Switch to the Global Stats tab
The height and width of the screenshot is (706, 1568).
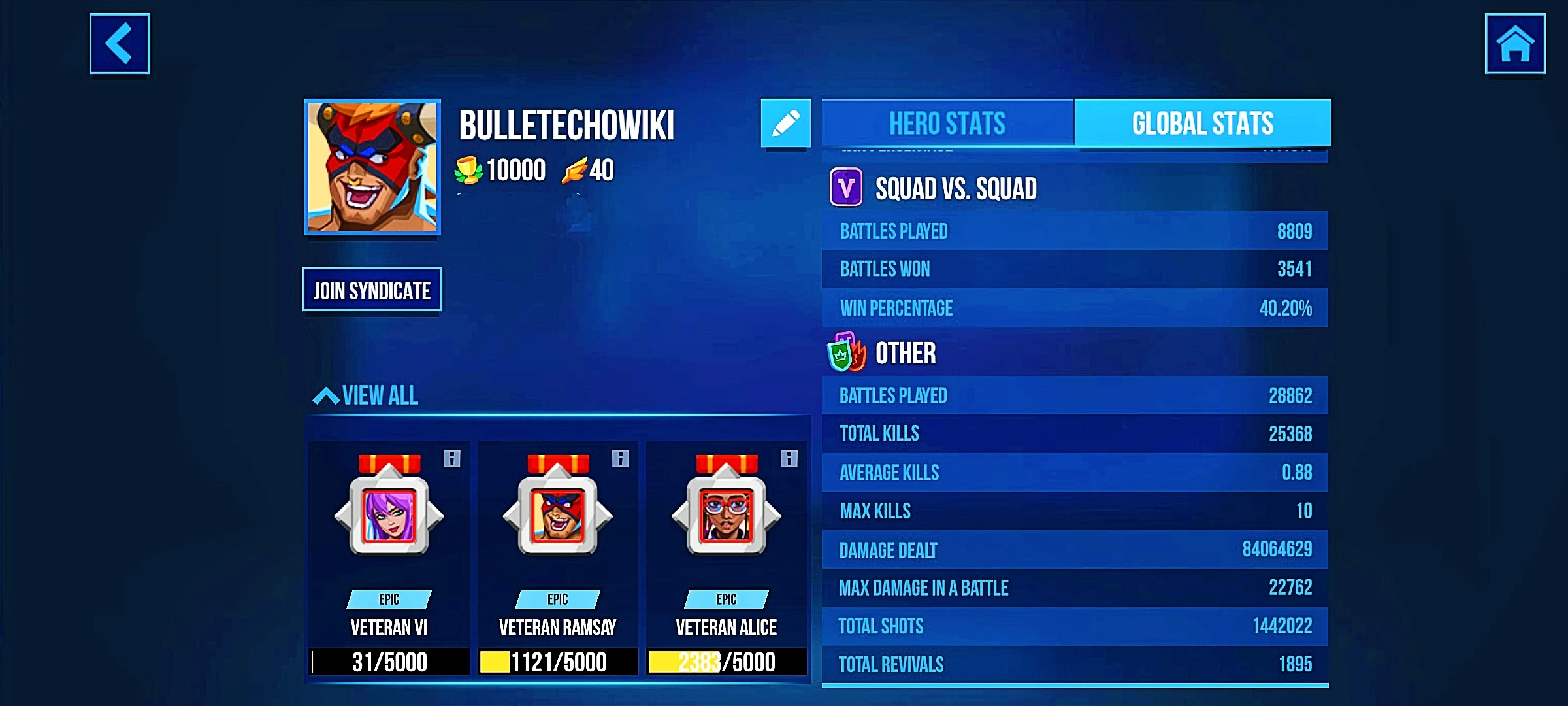pyautogui.click(x=1203, y=123)
